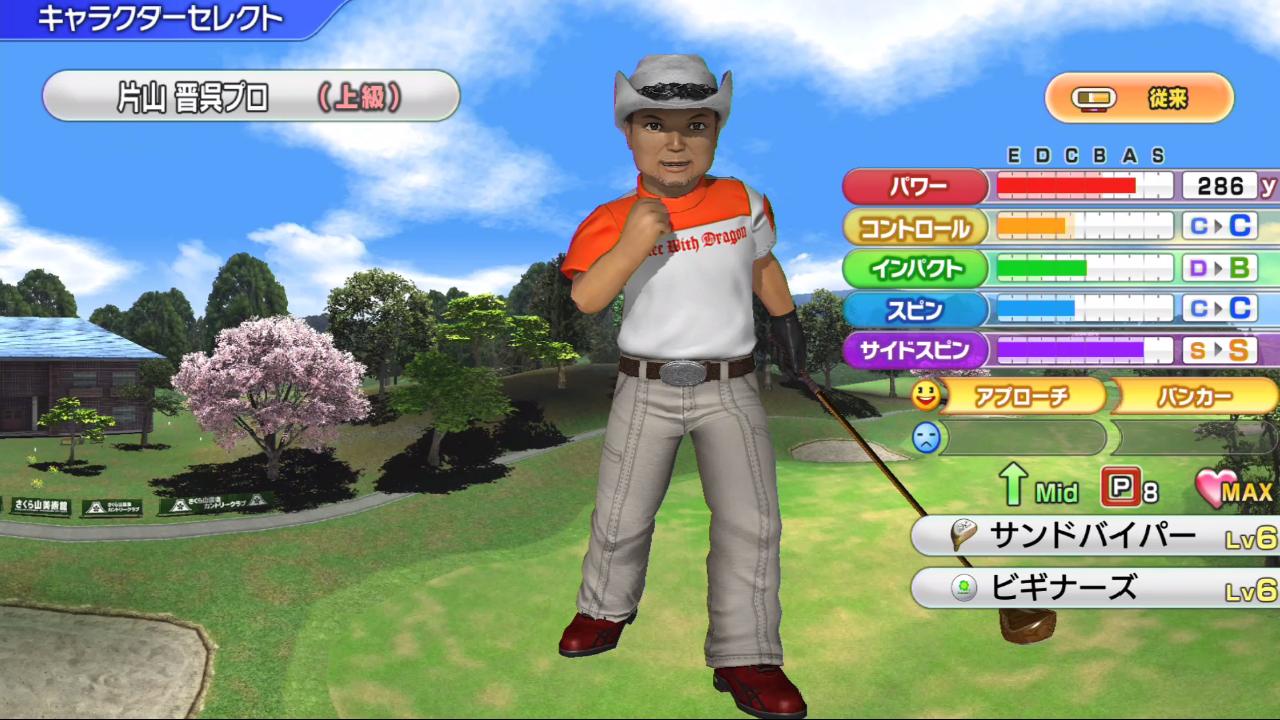
Task: Toggle the 従来 shot mode button
Action: (x=1139, y=98)
